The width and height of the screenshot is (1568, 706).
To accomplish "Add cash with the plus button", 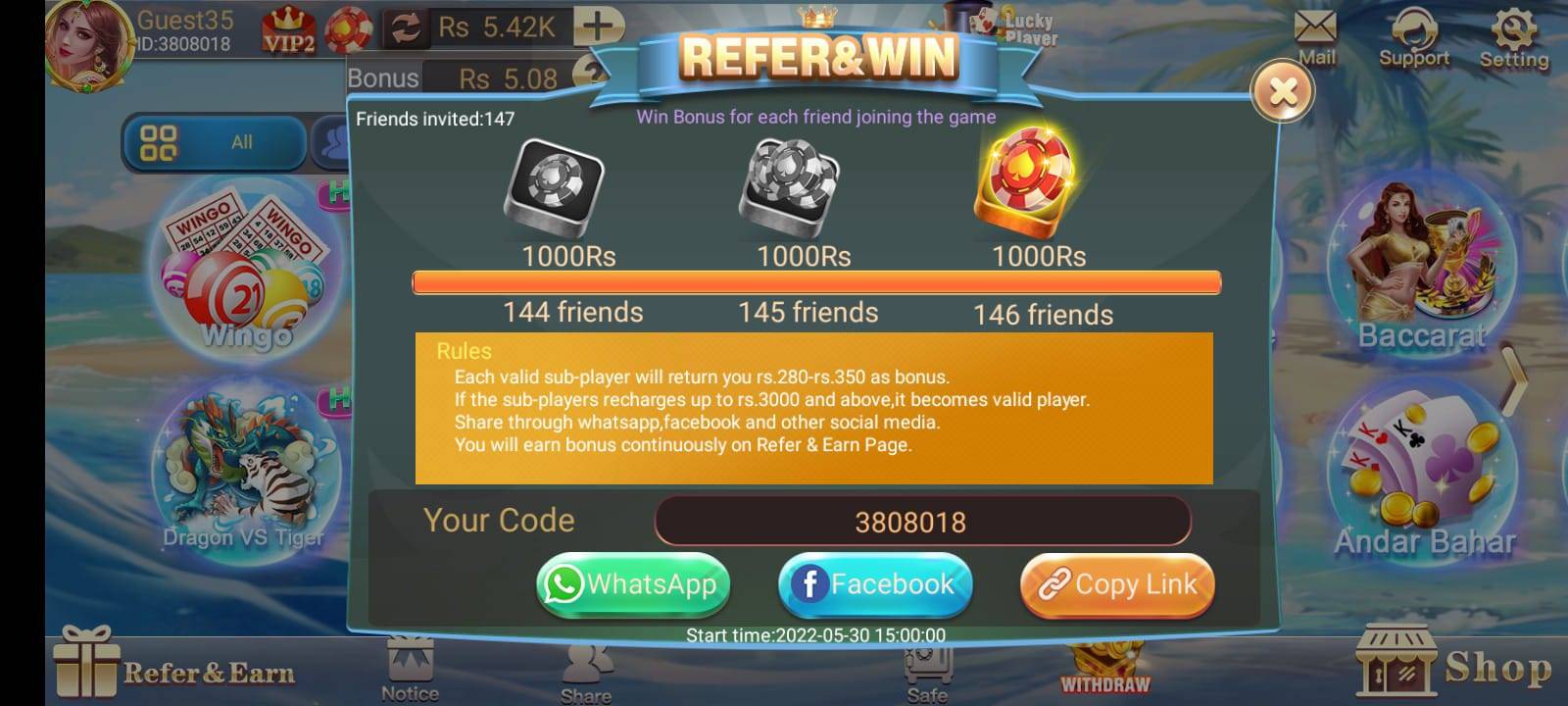I will tap(598, 26).
